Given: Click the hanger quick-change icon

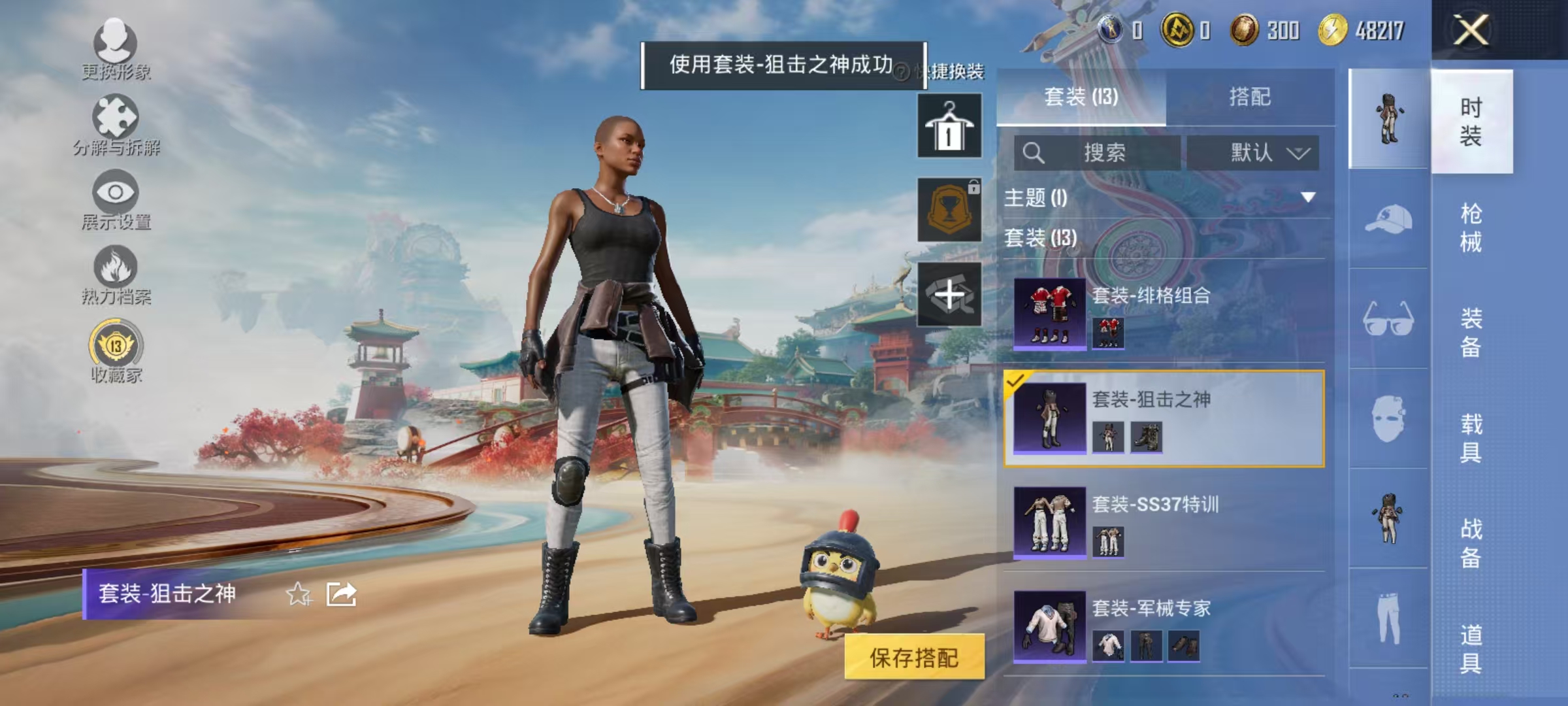Looking at the screenshot, I should pyautogui.click(x=949, y=126).
